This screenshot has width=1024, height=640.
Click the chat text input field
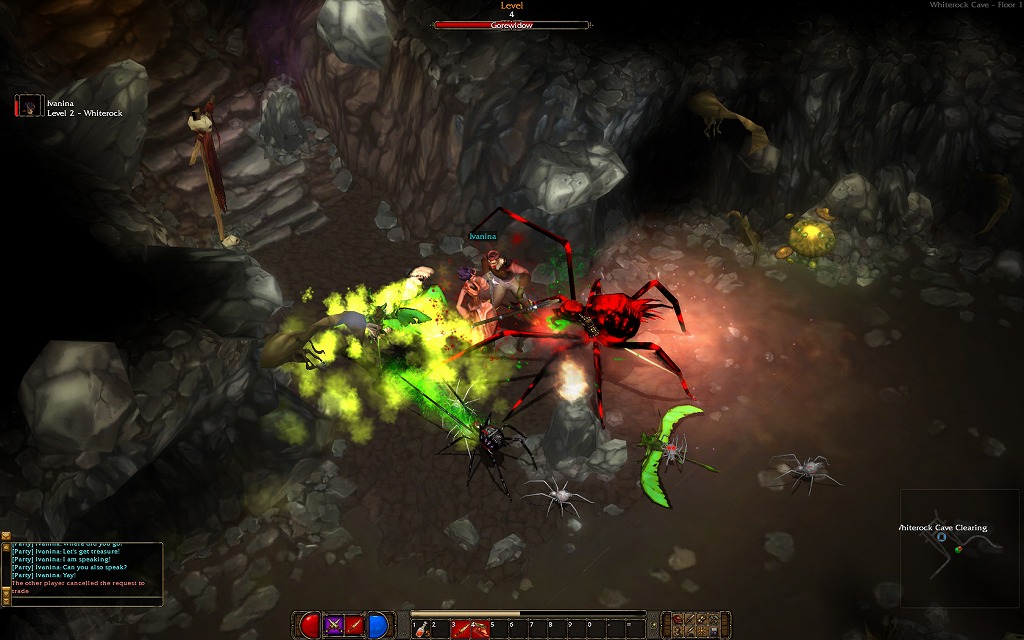pos(84,603)
